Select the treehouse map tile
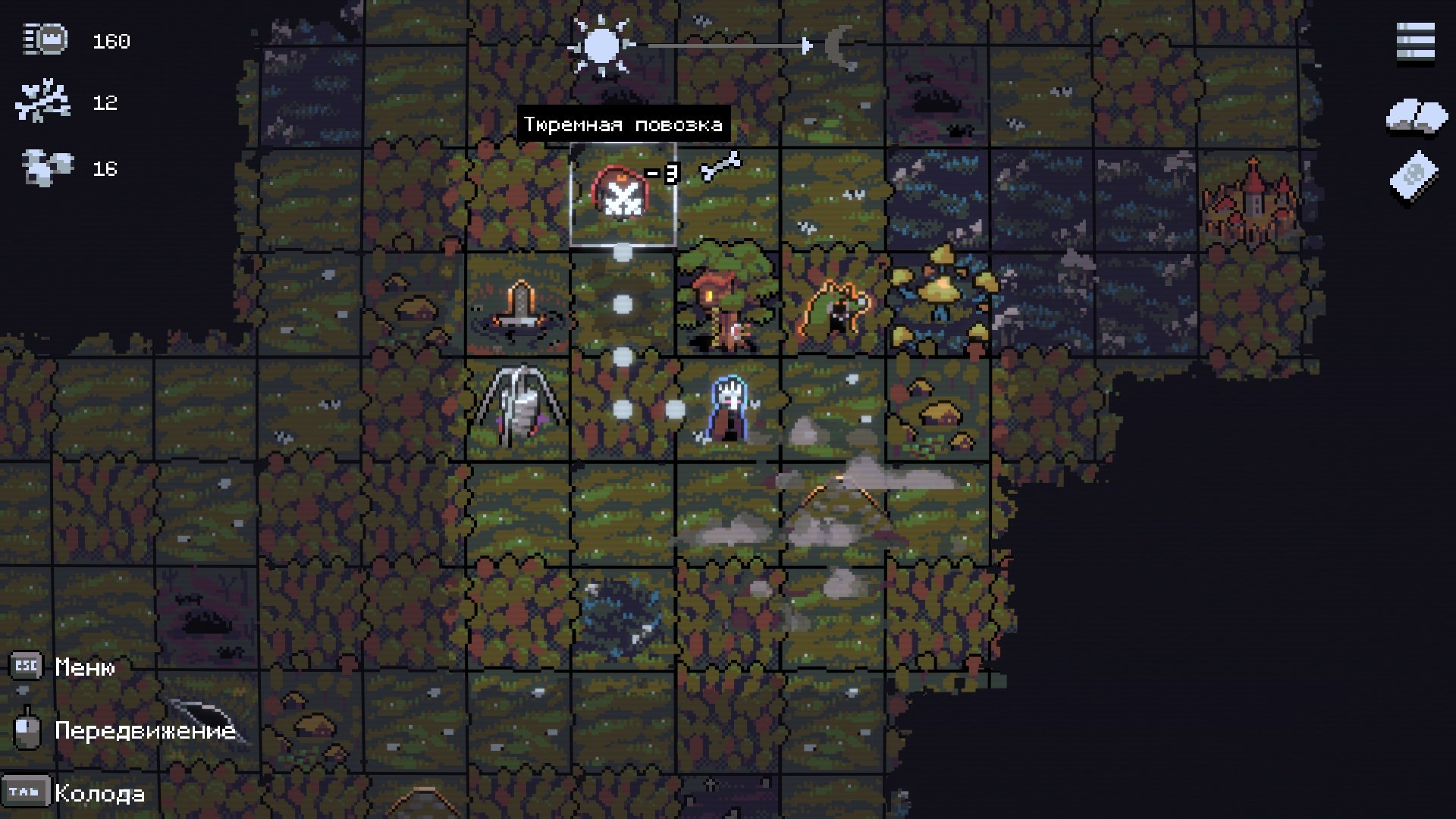This screenshot has height=819, width=1456. (x=726, y=302)
